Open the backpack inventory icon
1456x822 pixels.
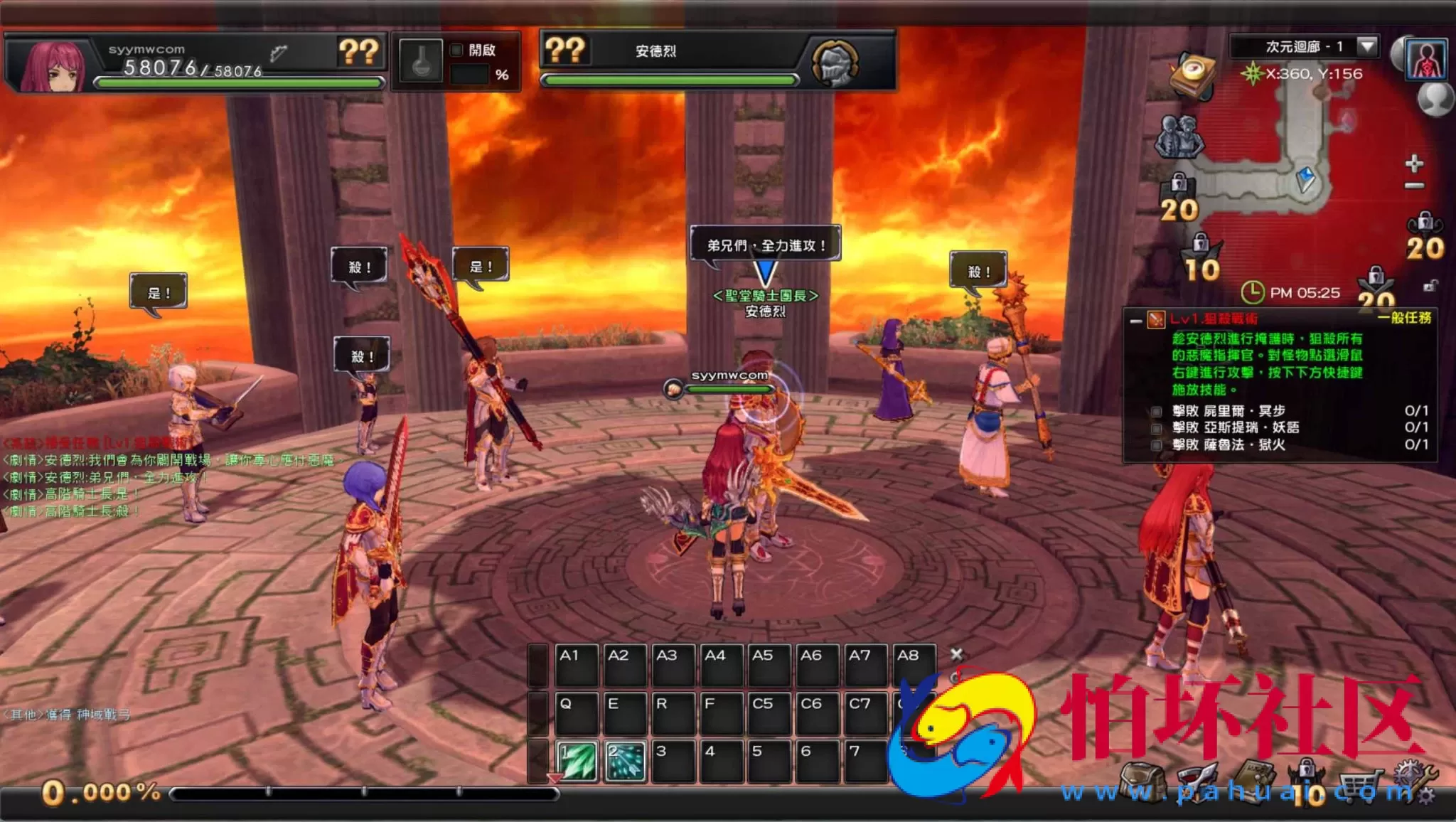click(x=1142, y=782)
